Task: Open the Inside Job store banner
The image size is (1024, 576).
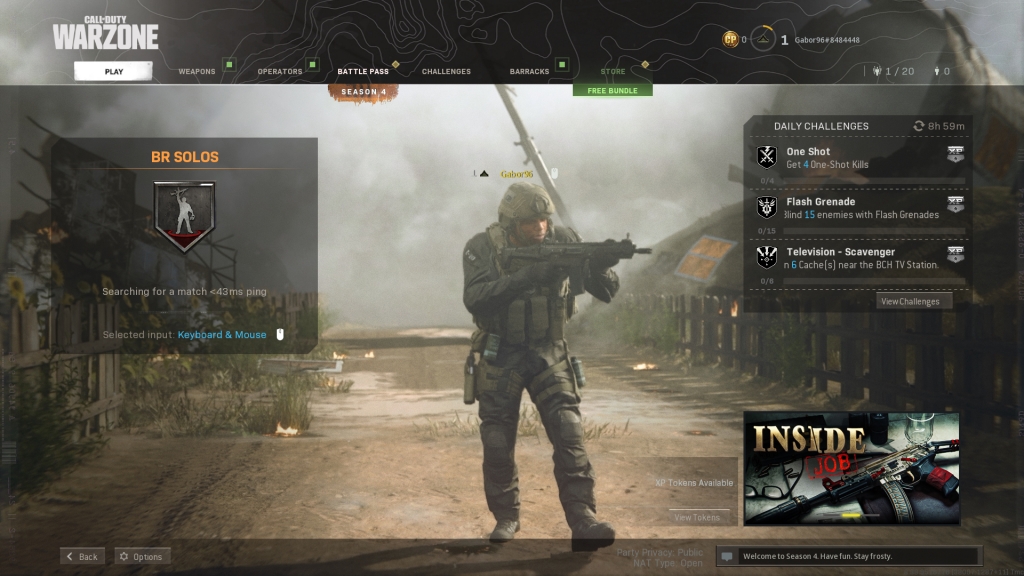Action: [851, 468]
